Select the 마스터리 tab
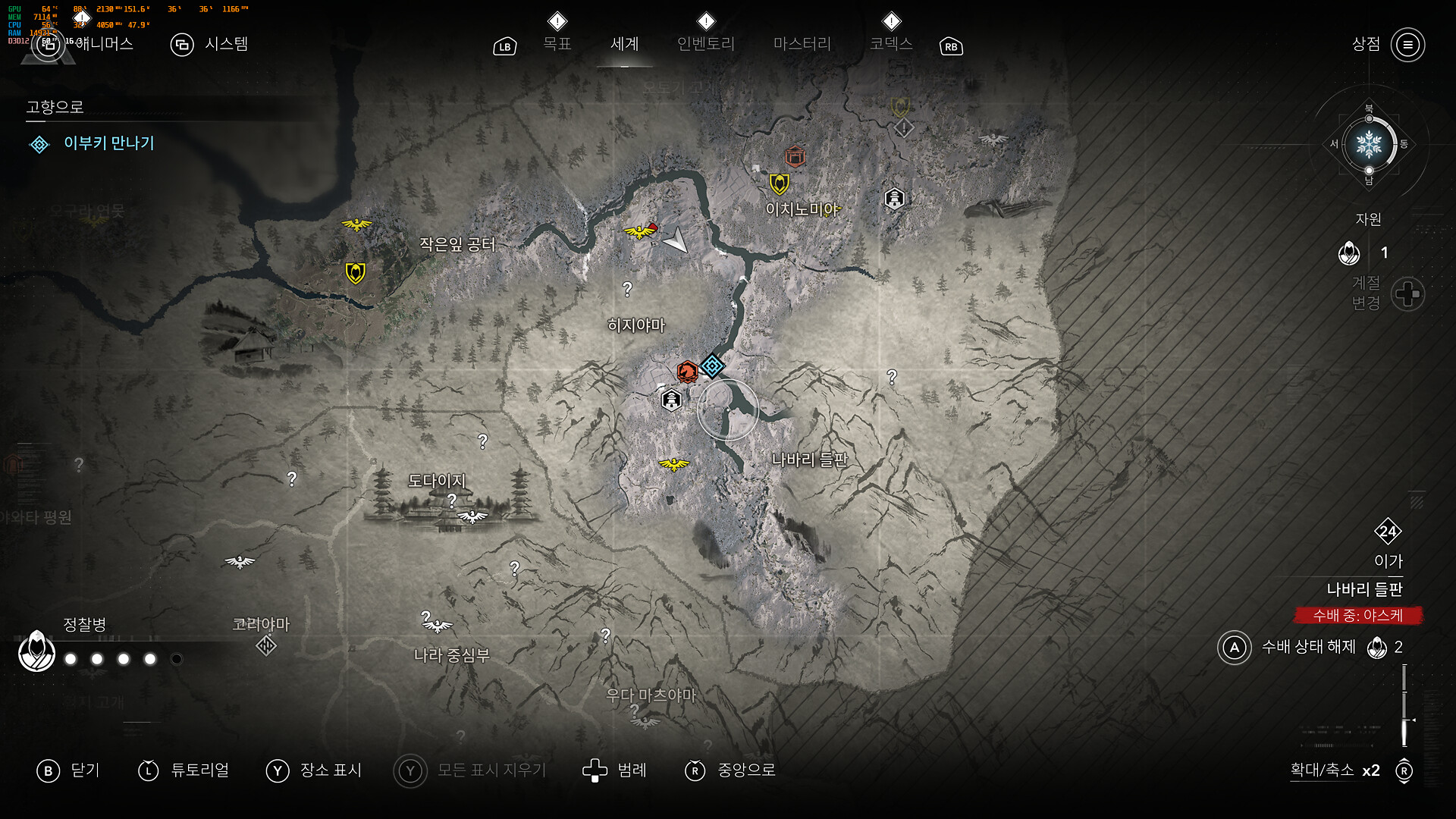Viewport: 1456px width, 819px height. click(x=802, y=44)
